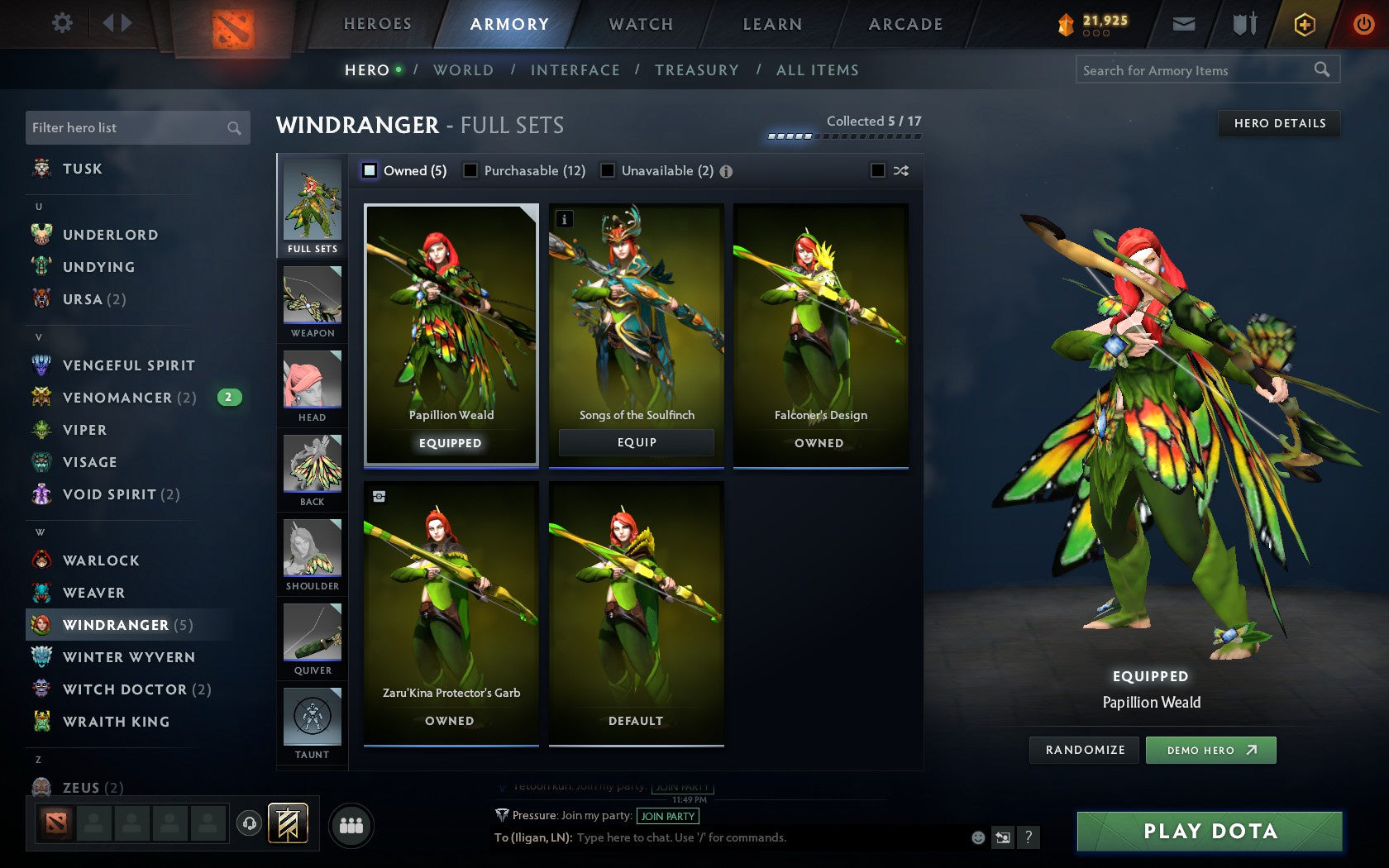This screenshot has height=868, width=1389.
Task: Click the shards currency counter
Action: click(1100, 21)
